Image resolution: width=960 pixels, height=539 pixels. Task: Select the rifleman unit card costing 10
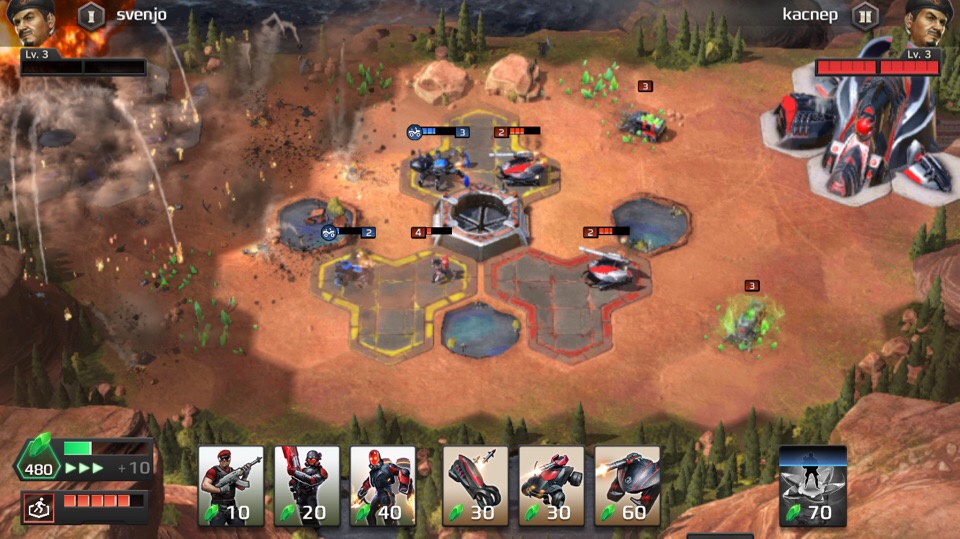(231, 486)
